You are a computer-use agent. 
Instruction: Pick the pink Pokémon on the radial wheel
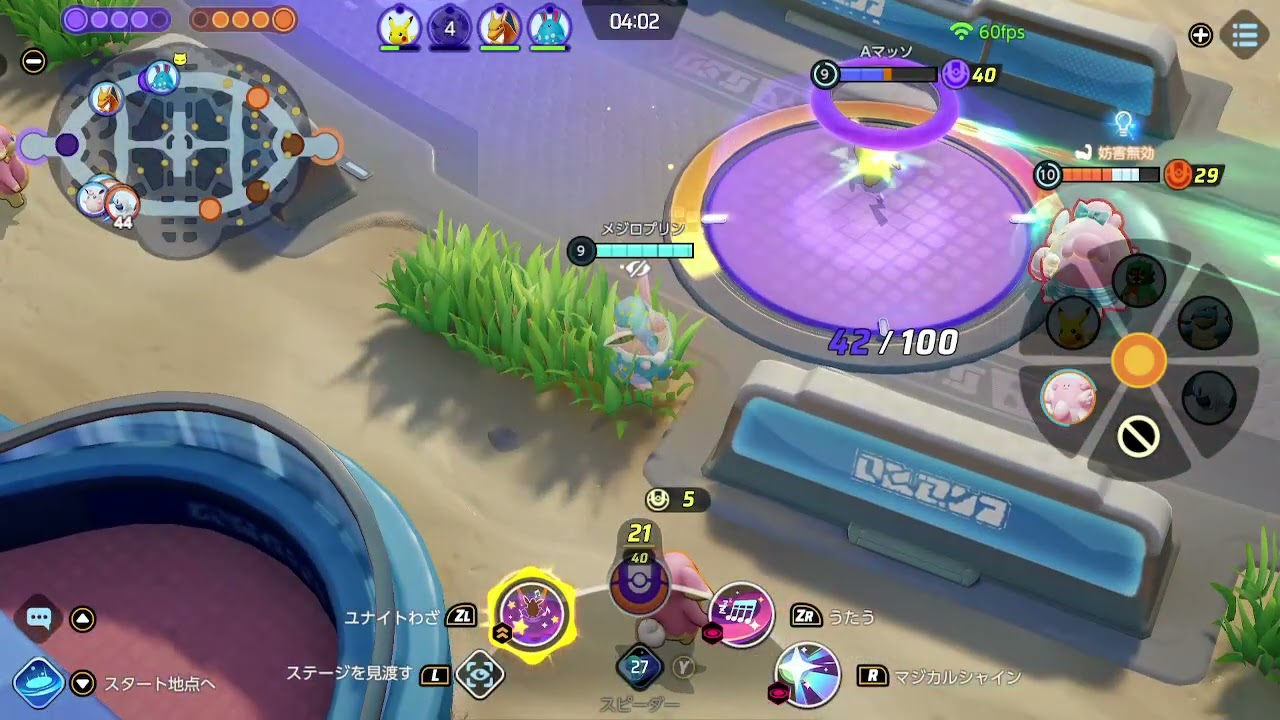pos(1069,397)
